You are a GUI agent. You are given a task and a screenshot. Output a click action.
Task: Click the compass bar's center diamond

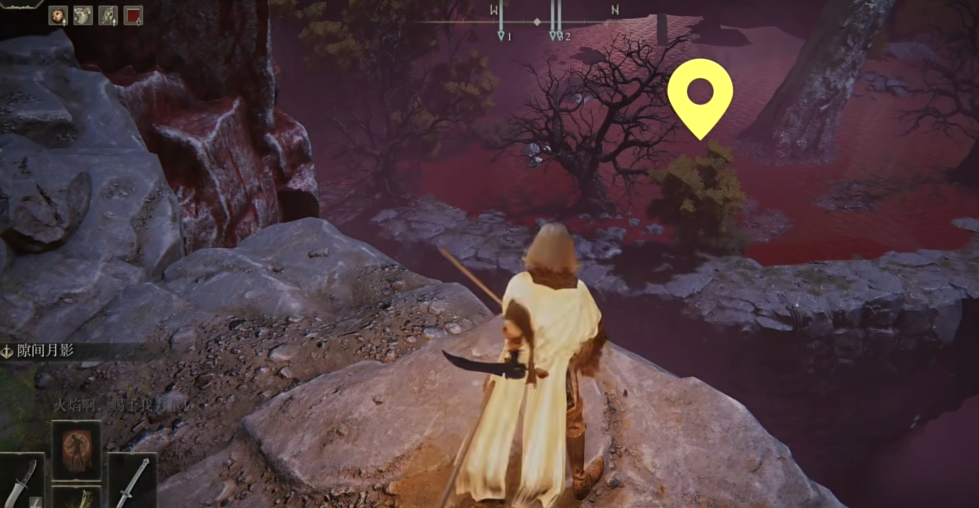coord(537,21)
